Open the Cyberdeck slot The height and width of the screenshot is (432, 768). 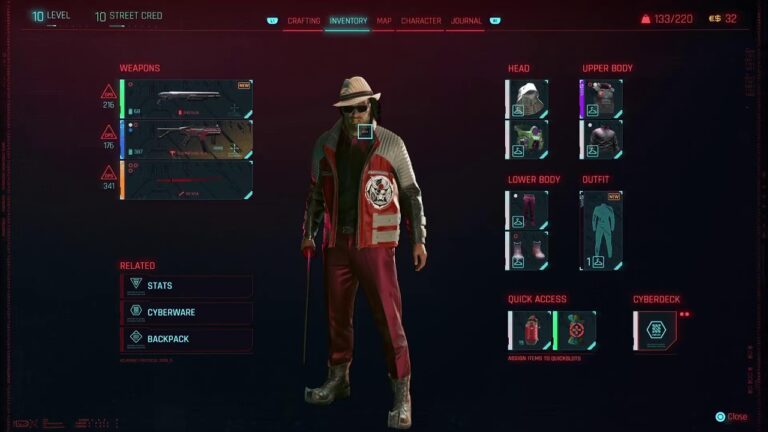[x=654, y=330]
